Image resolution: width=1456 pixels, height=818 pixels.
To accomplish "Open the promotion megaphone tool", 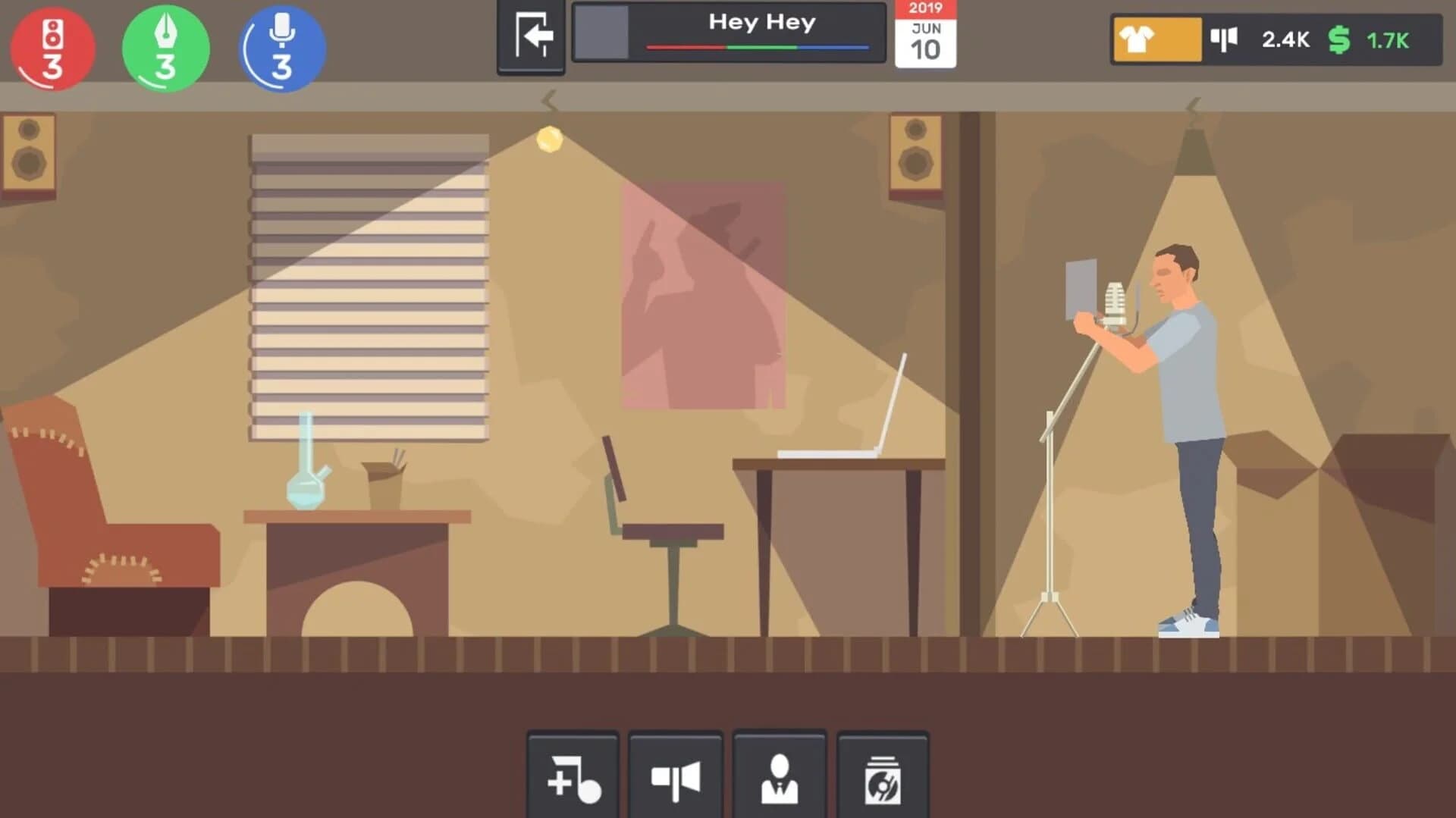I will tap(676, 775).
